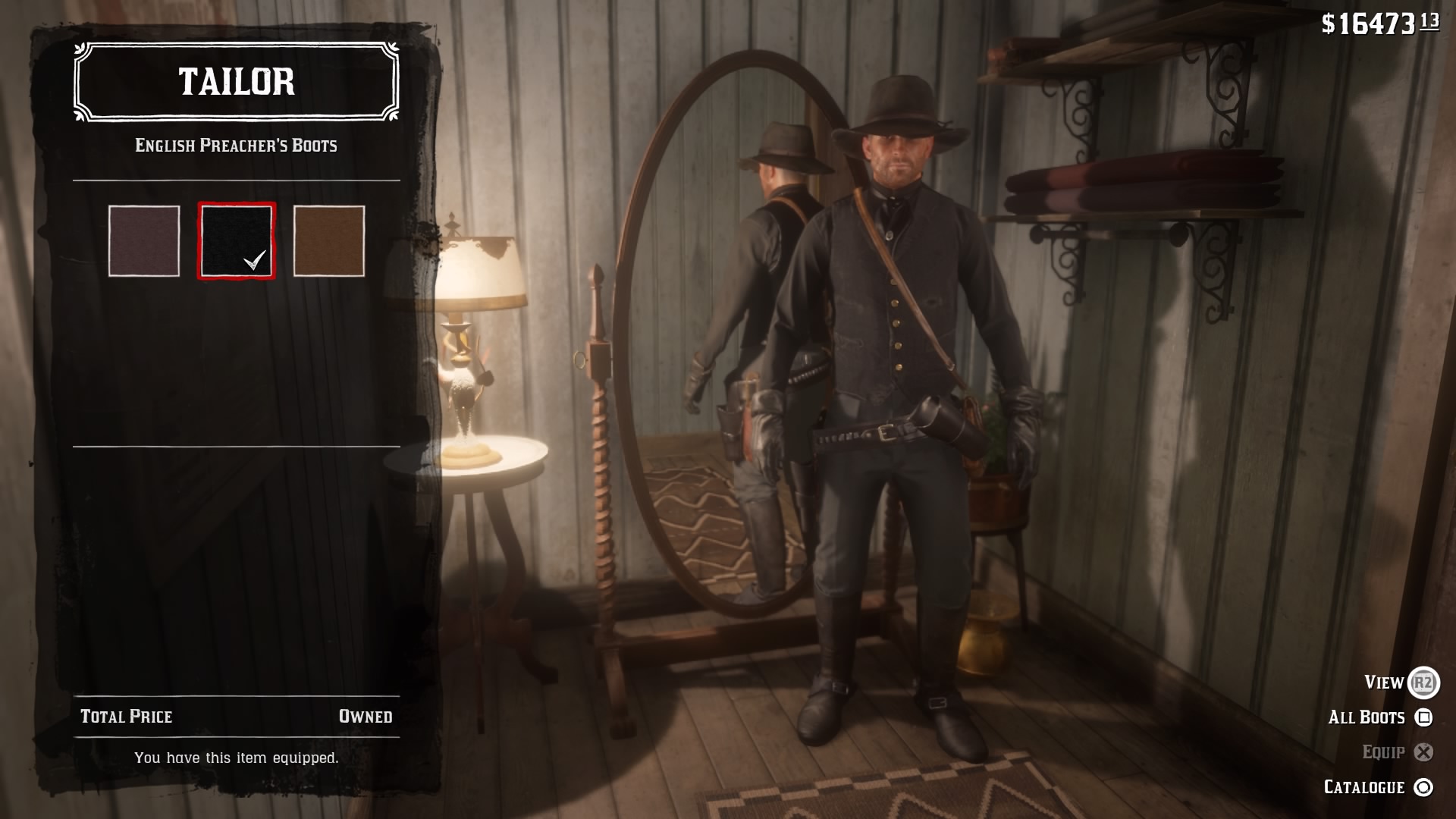Click the Total Price label

point(126,715)
